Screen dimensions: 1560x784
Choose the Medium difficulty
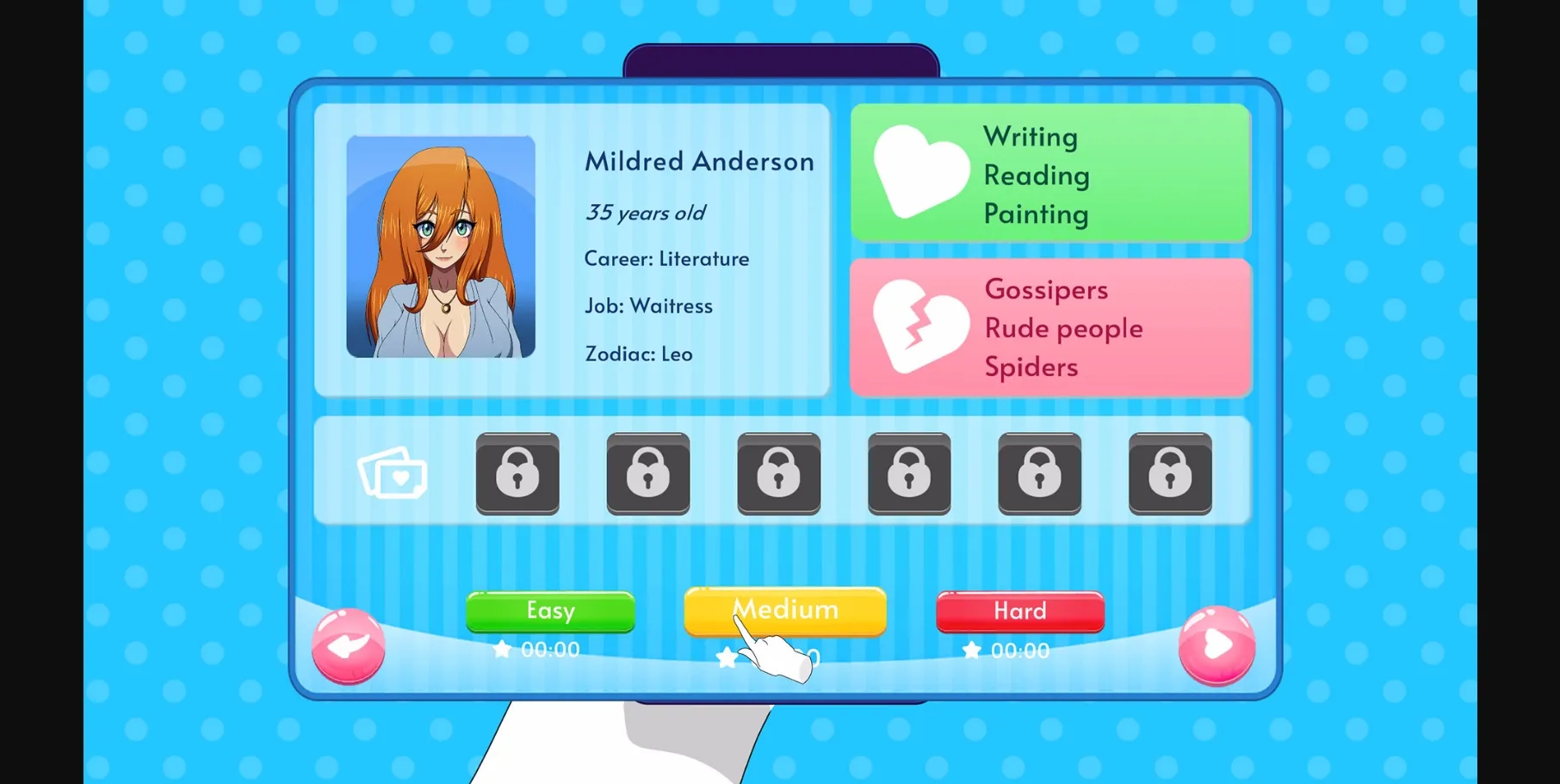(783, 609)
